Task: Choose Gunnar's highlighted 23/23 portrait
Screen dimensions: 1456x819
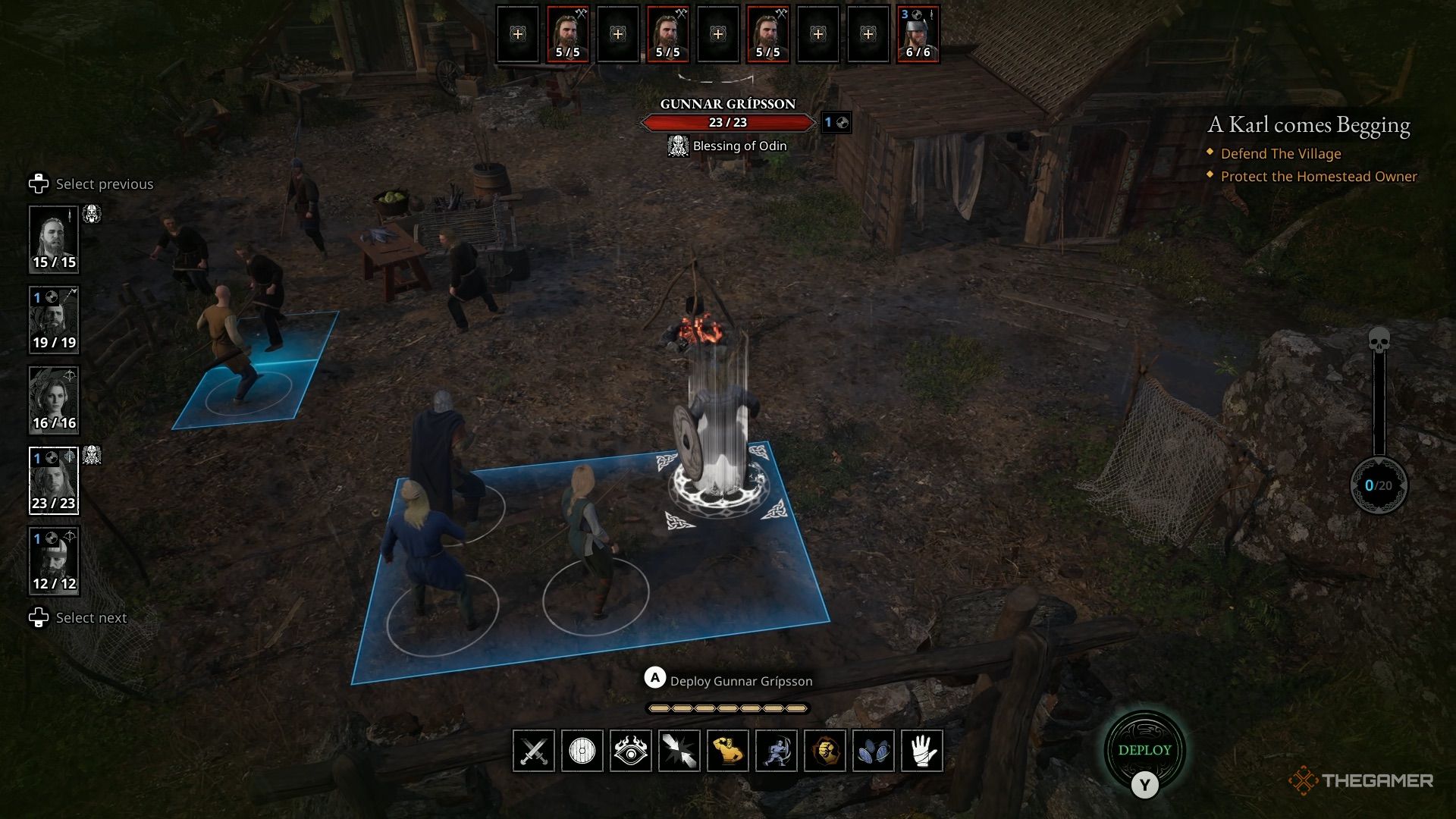Action: click(x=54, y=481)
